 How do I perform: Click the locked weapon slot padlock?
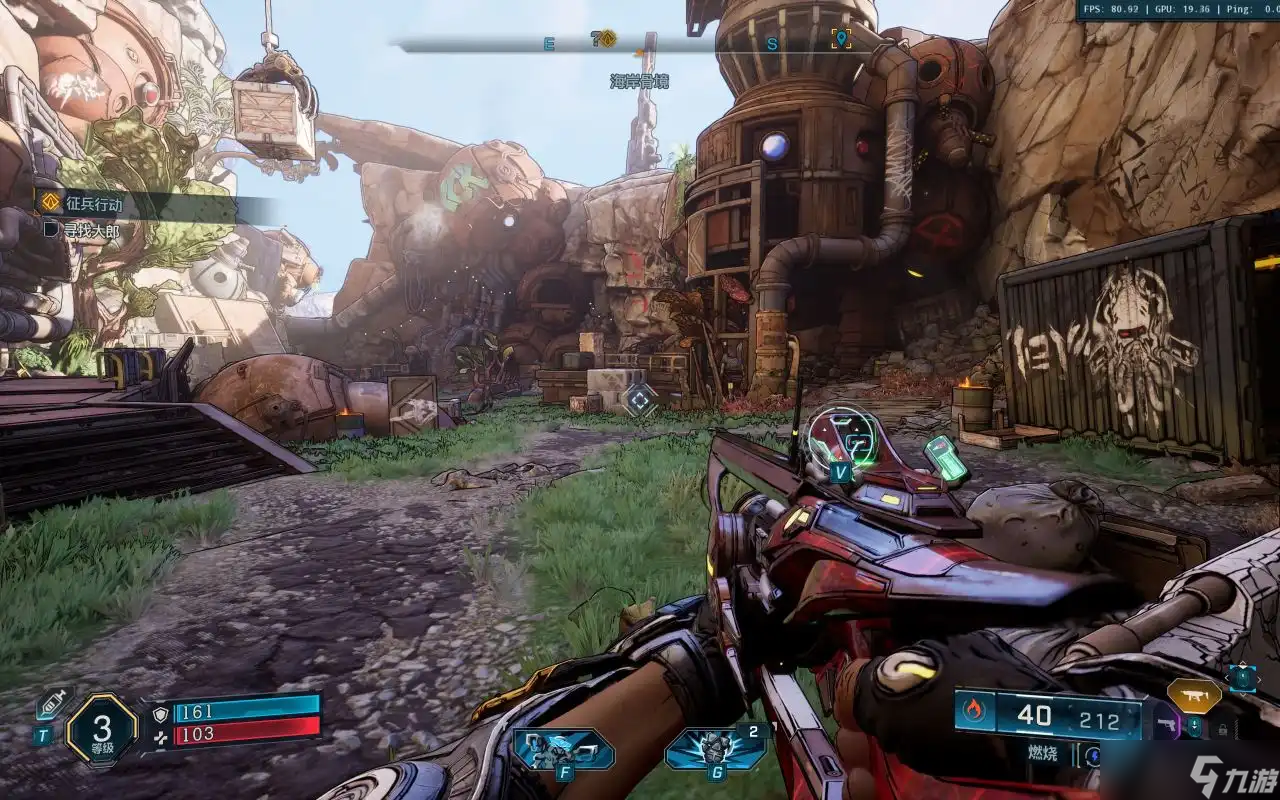pos(1221,730)
